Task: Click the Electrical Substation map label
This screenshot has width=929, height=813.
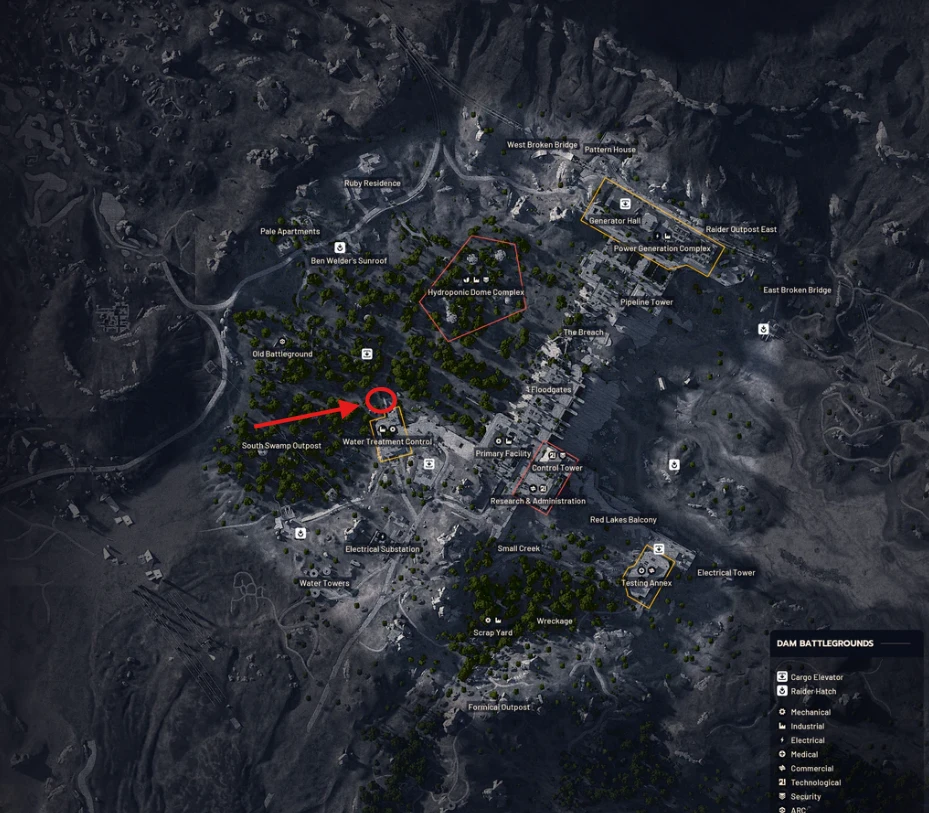Action: click(x=382, y=549)
